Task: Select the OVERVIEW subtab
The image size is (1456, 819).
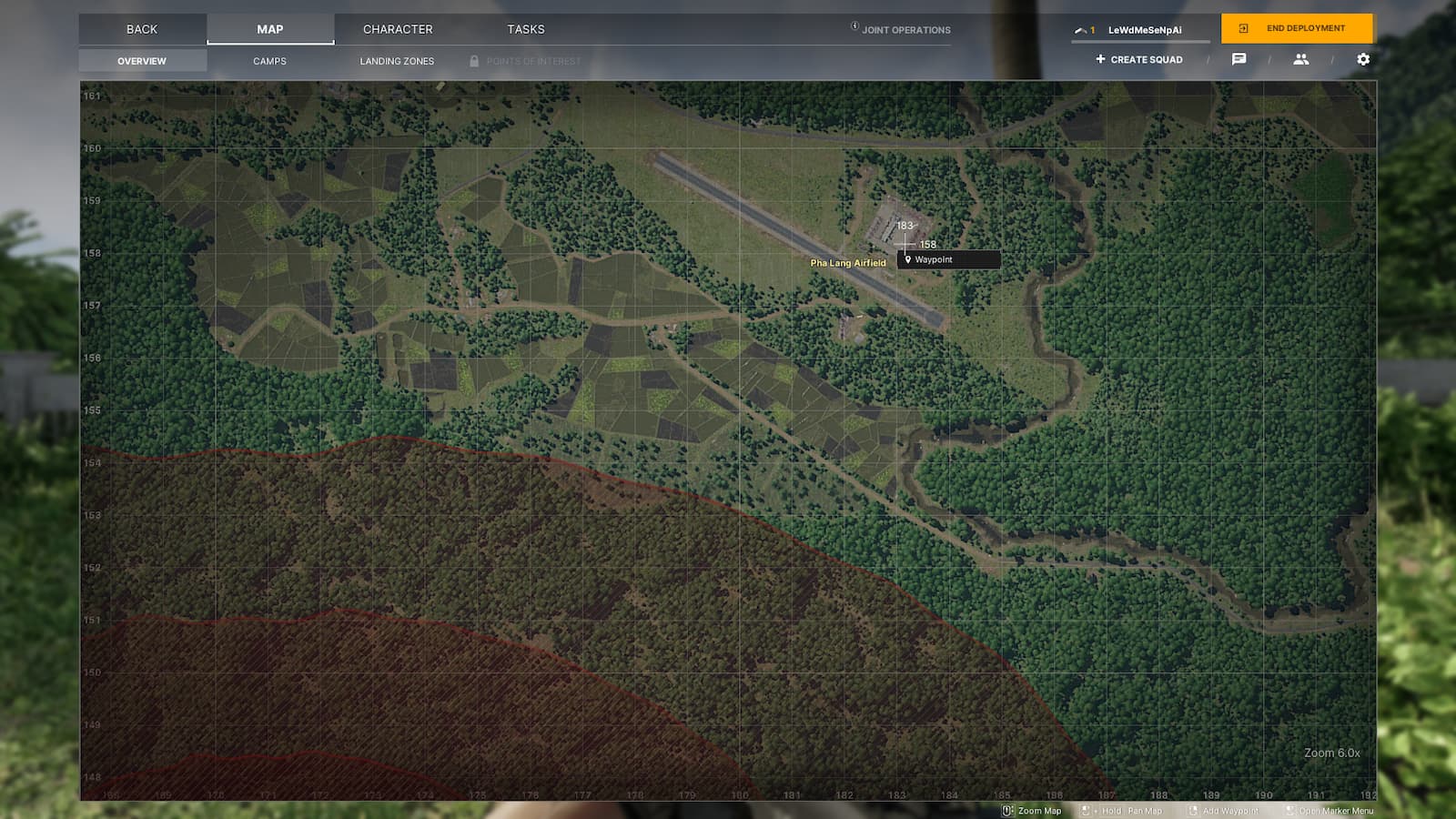Action: tap(142, 61)
